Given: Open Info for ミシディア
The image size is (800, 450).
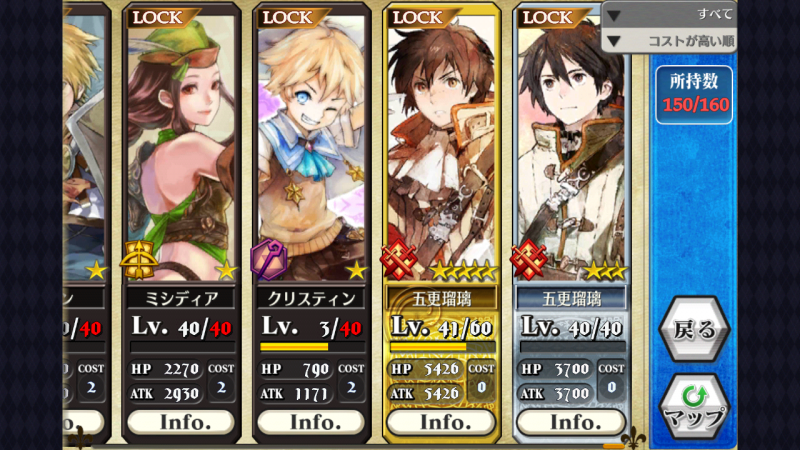Looking at the screenshot, I should (185, 421).
